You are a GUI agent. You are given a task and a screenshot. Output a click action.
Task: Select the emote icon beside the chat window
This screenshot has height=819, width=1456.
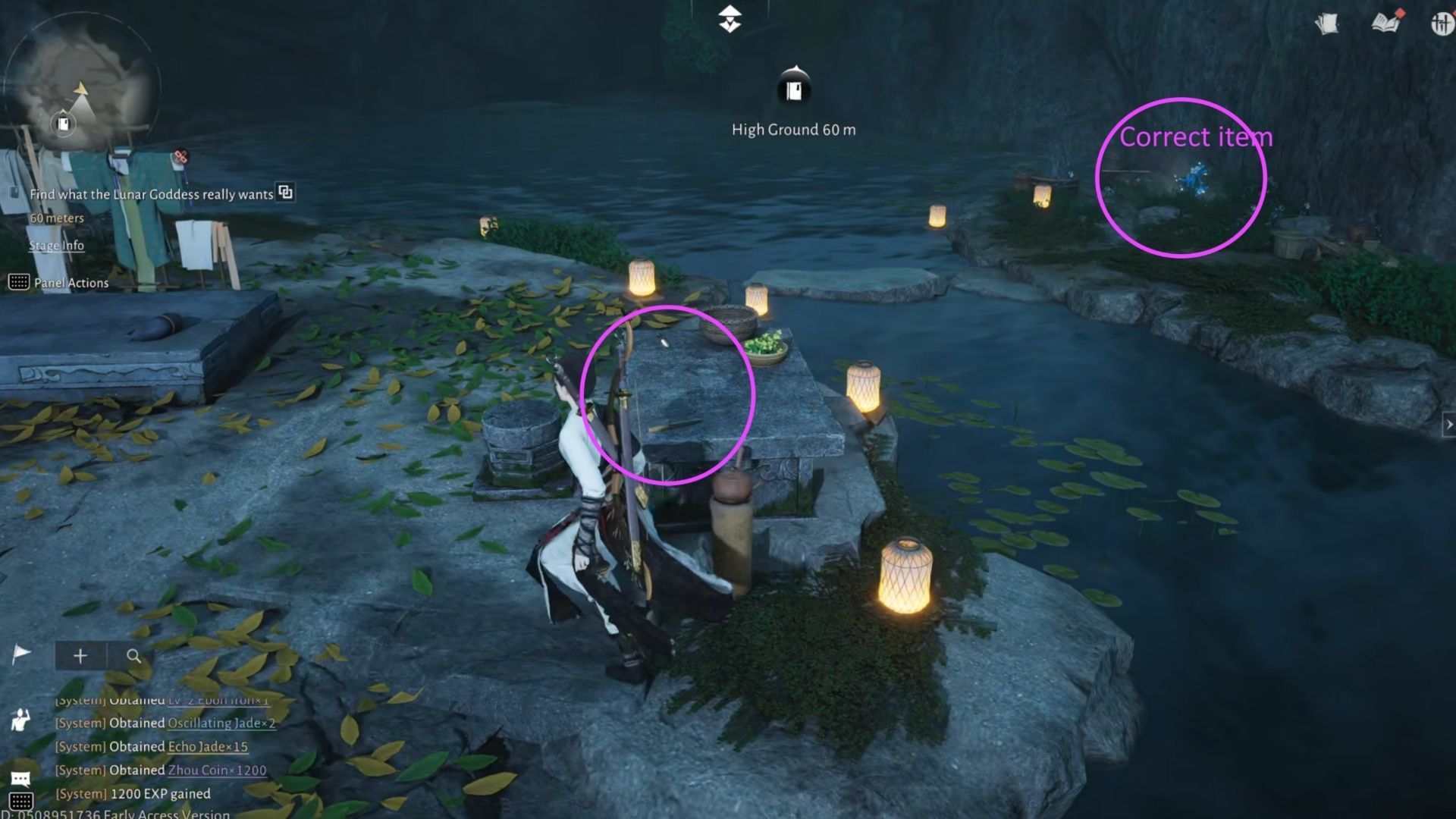click(20, 721)
